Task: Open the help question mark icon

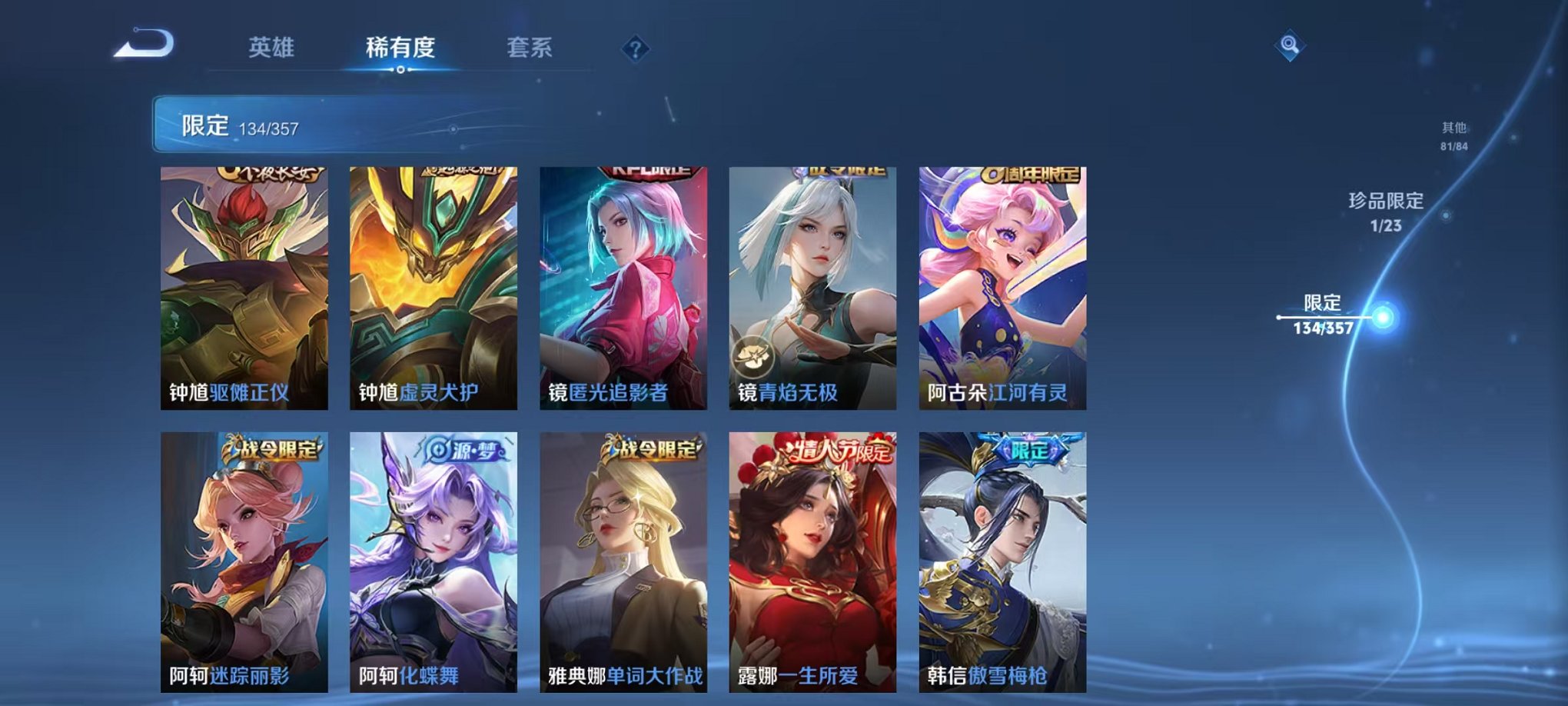Action: [x=633, y=49]
